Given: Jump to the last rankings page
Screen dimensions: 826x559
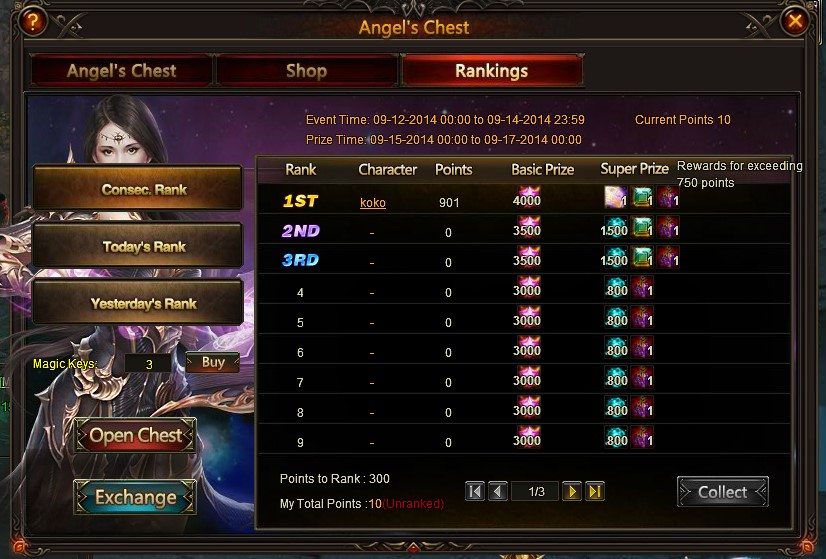Looking at the screenshot, I should (x=595, y=491).
